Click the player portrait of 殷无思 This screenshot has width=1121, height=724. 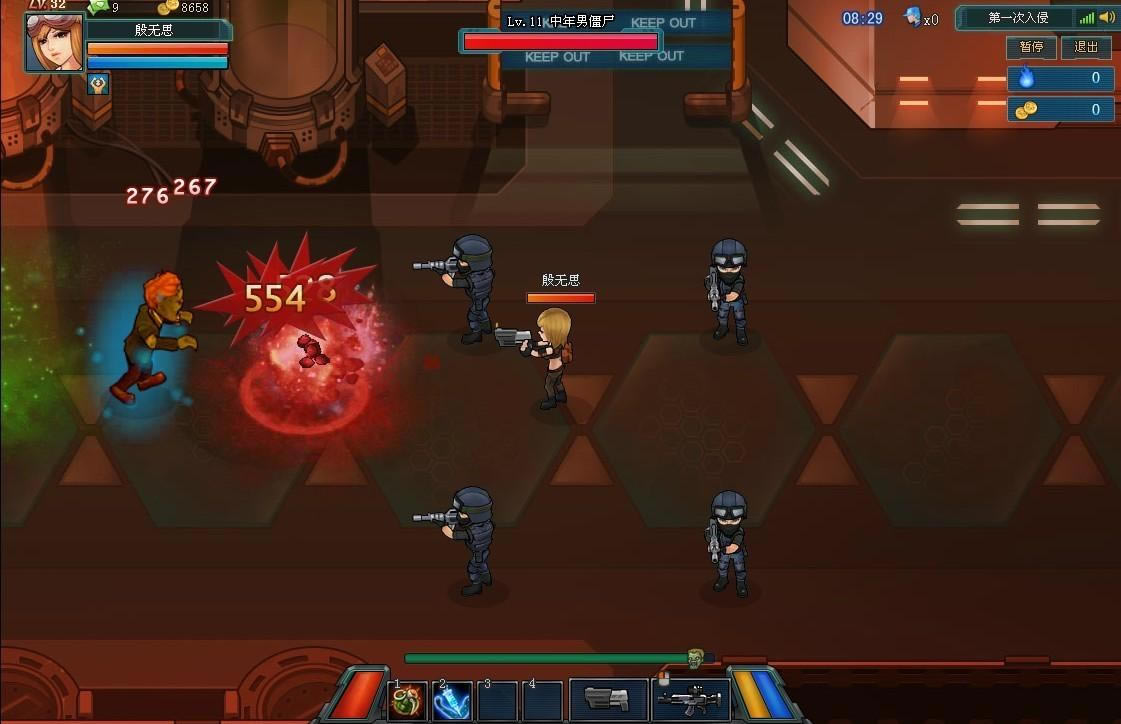[x=54, y=42]
